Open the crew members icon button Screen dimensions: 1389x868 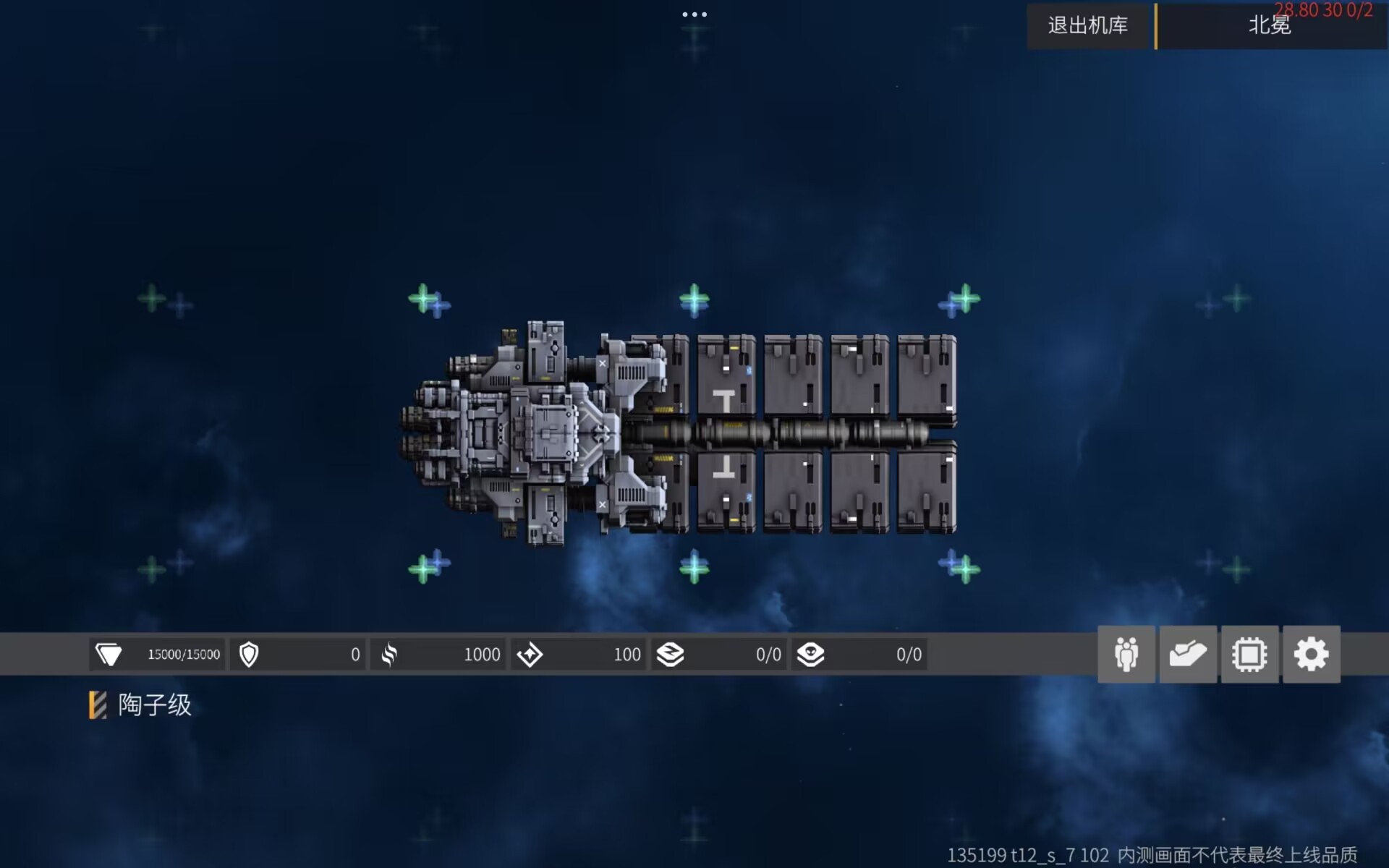pos(1126,655)
